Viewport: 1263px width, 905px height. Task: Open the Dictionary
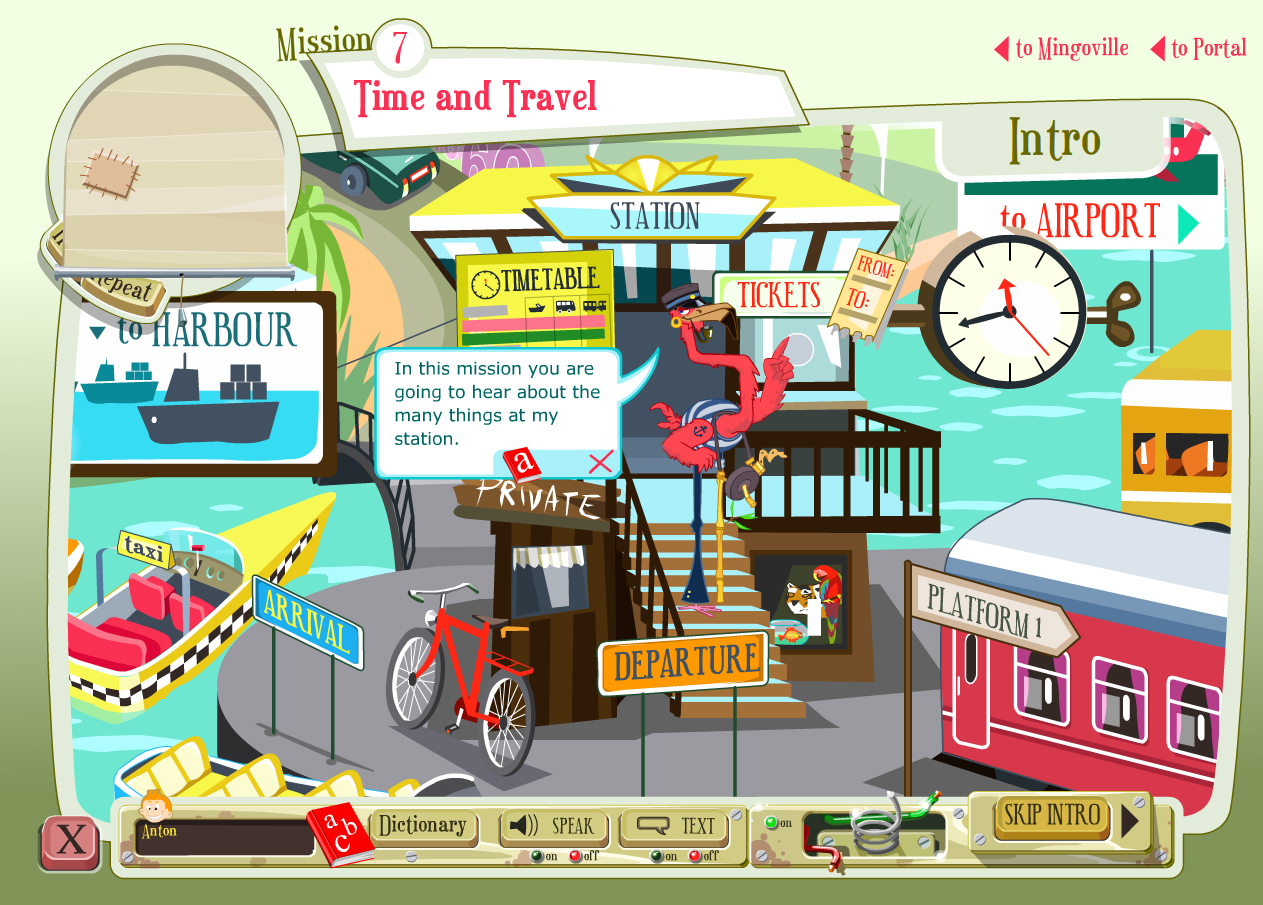(423, 826)
